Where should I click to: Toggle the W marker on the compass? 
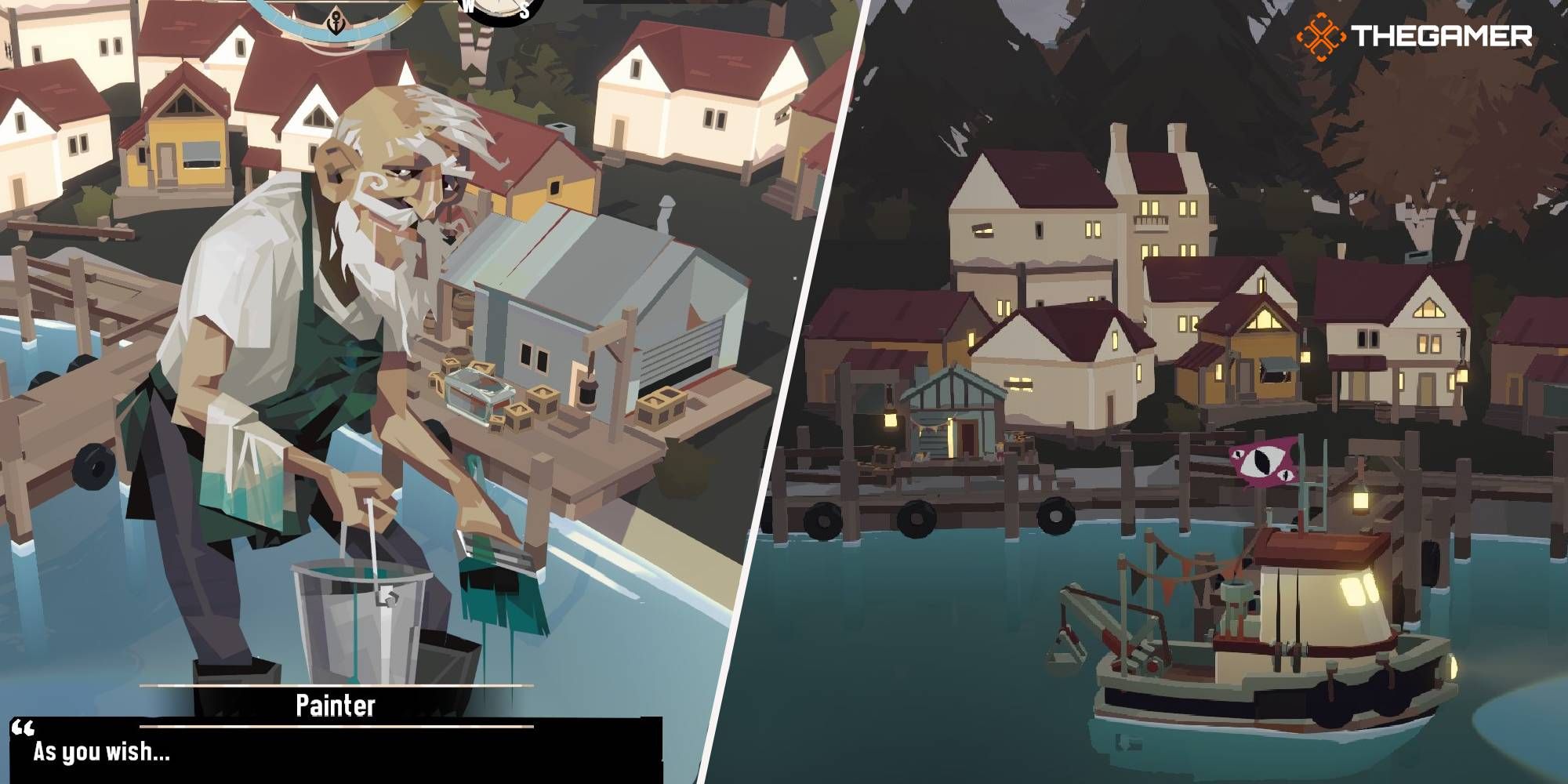click(468, 8)
